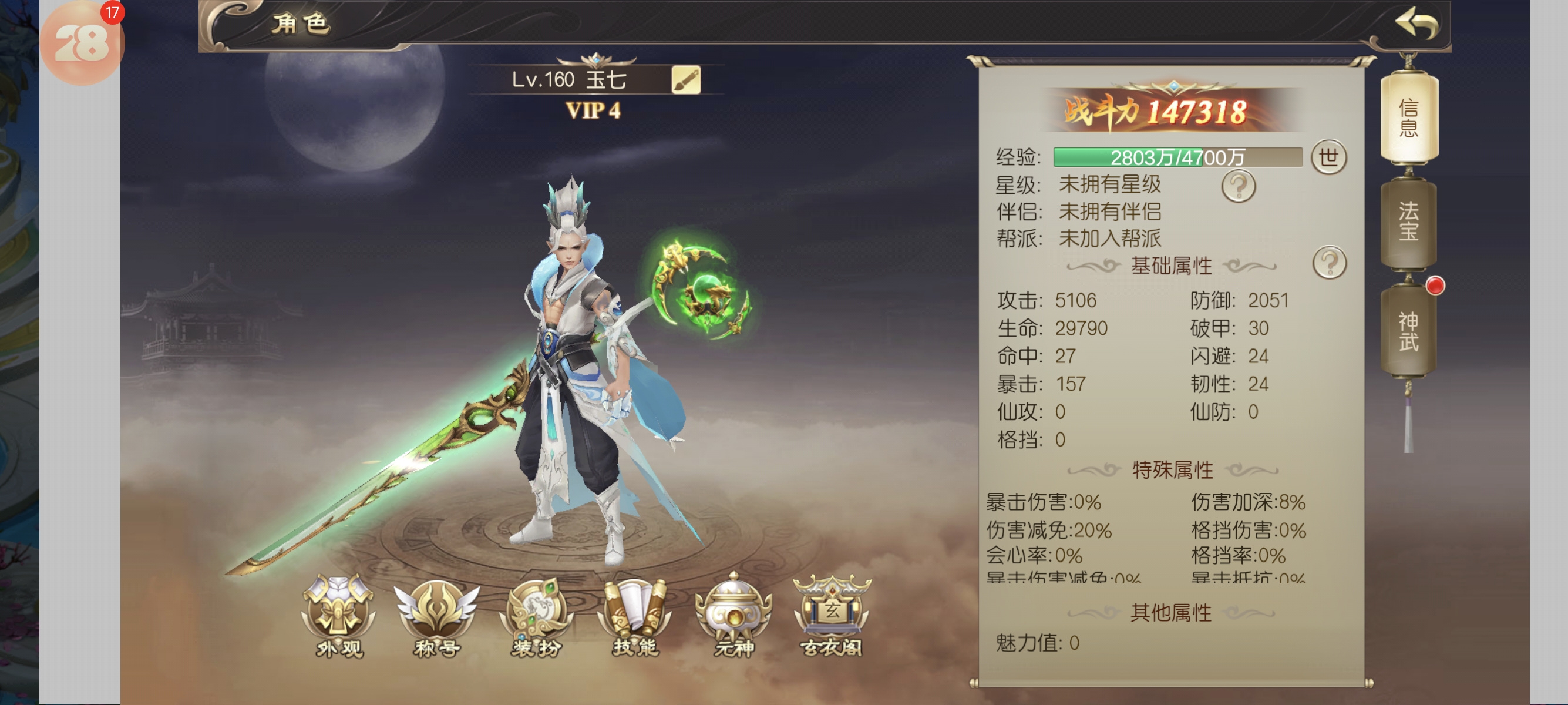
Task: Switch to the 信息 tab
Action: pos(1408,118)
